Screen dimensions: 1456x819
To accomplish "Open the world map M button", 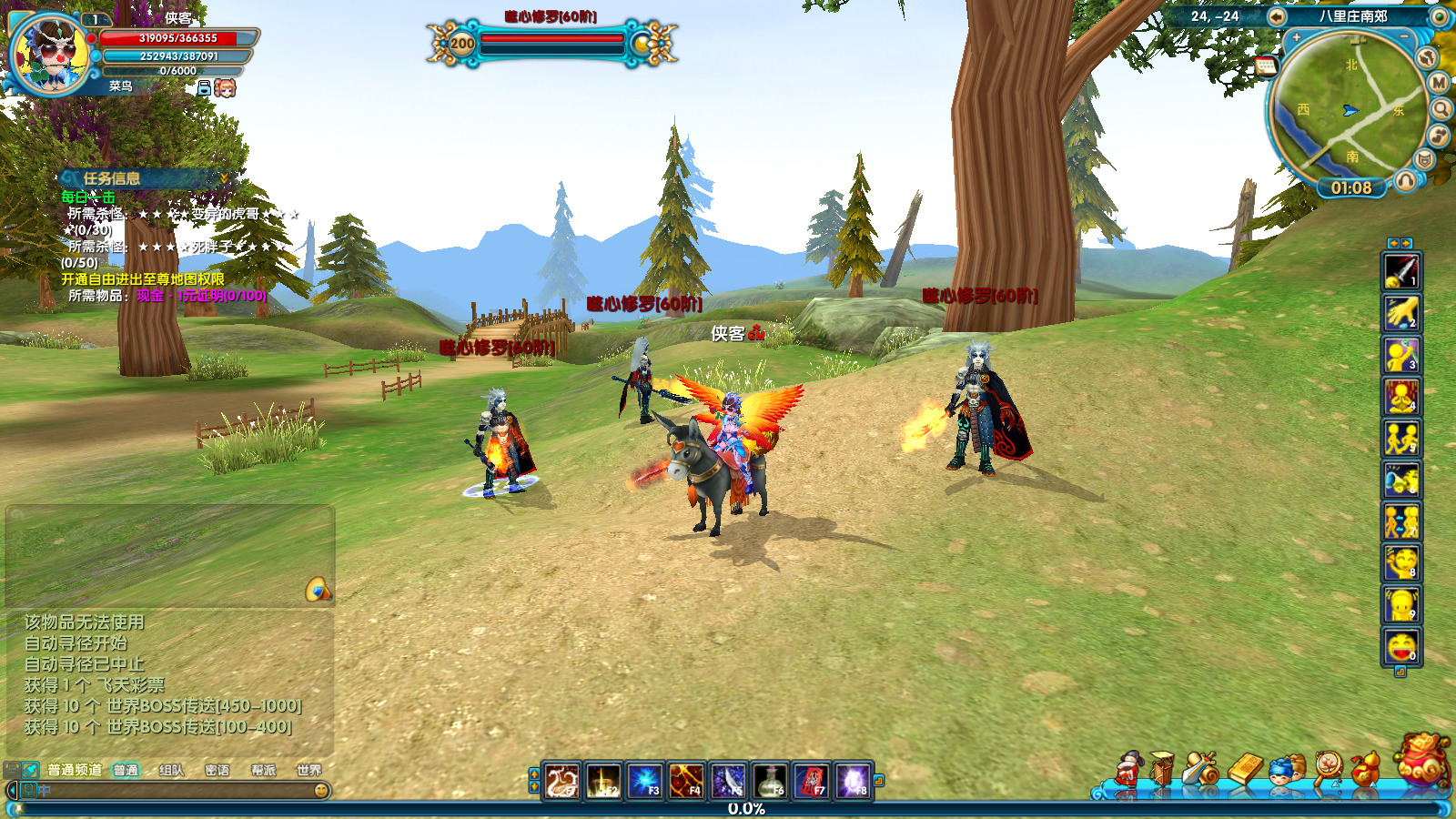I will tap(1439, 83).
